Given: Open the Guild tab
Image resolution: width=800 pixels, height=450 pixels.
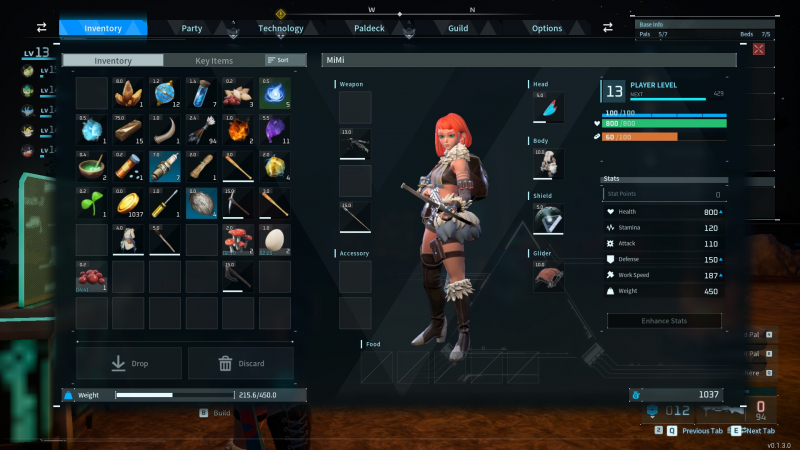Looking at the screenshot, I should [x=458, y=28].
